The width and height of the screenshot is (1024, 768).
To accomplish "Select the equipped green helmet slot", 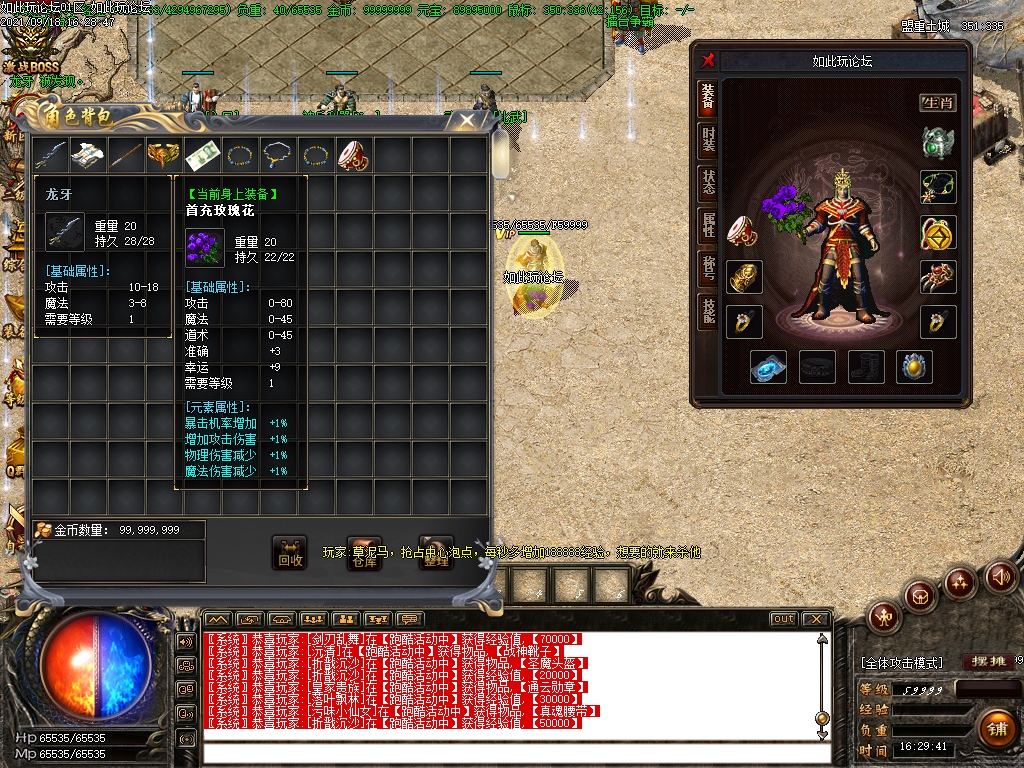I will [938, 143].
